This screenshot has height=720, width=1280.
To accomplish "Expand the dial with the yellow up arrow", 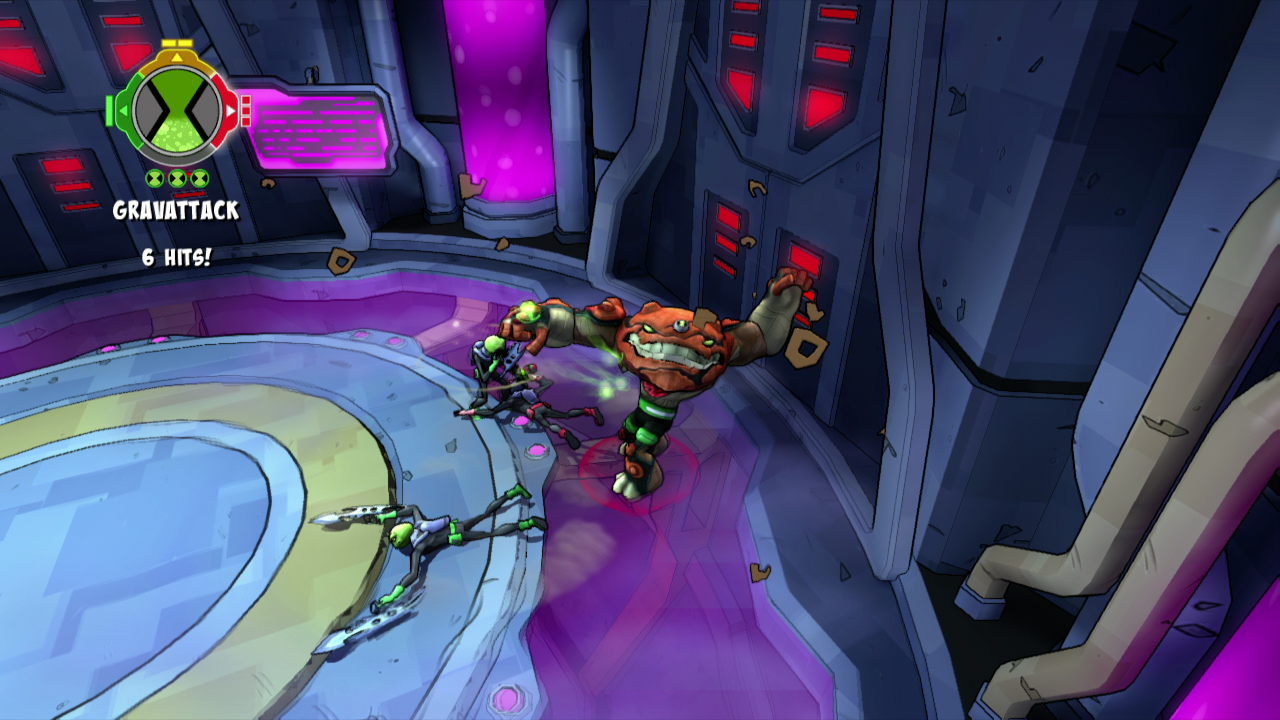I will pos(177,58).
